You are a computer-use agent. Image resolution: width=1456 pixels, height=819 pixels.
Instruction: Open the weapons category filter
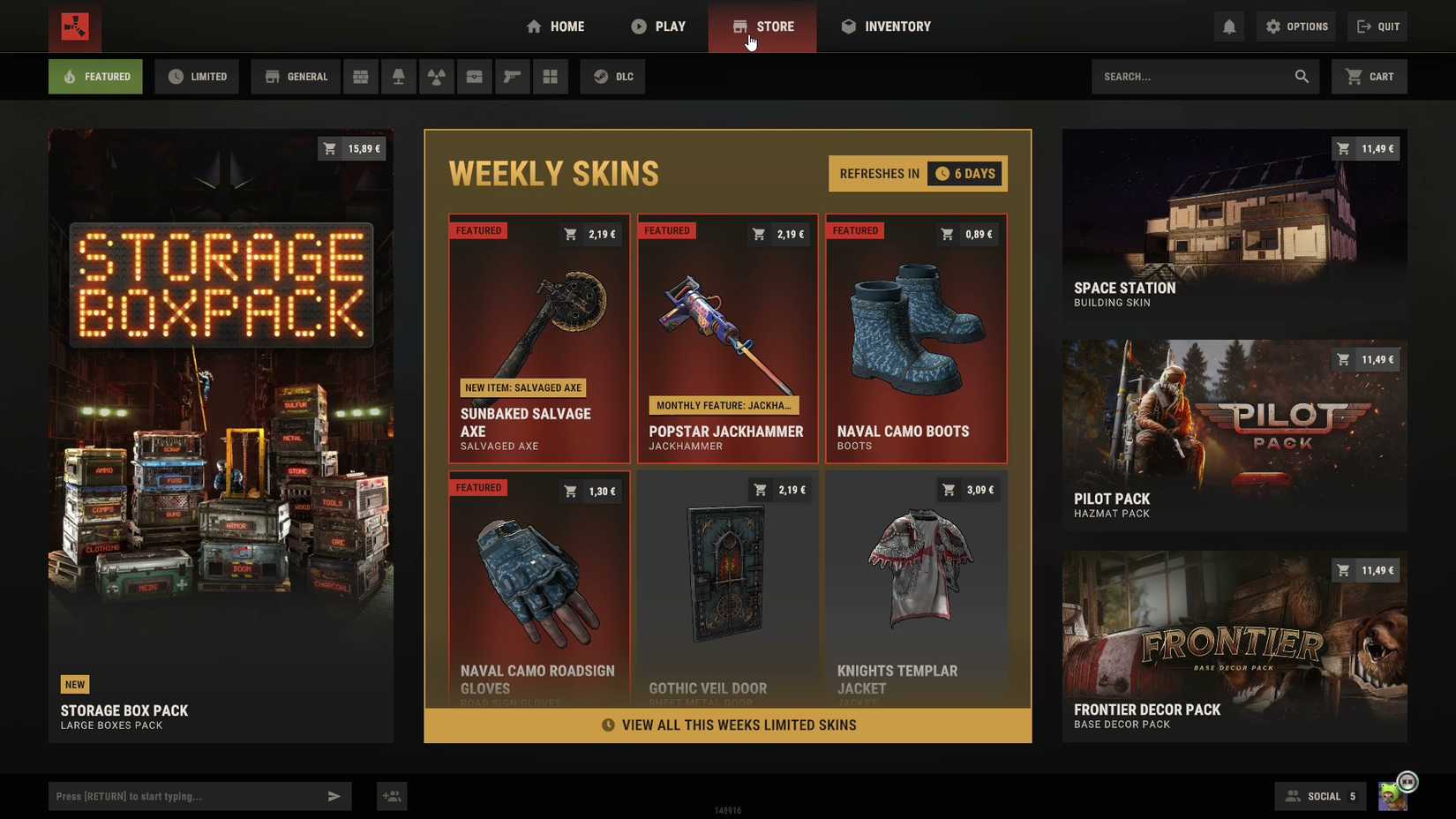(x=512, y=76)
